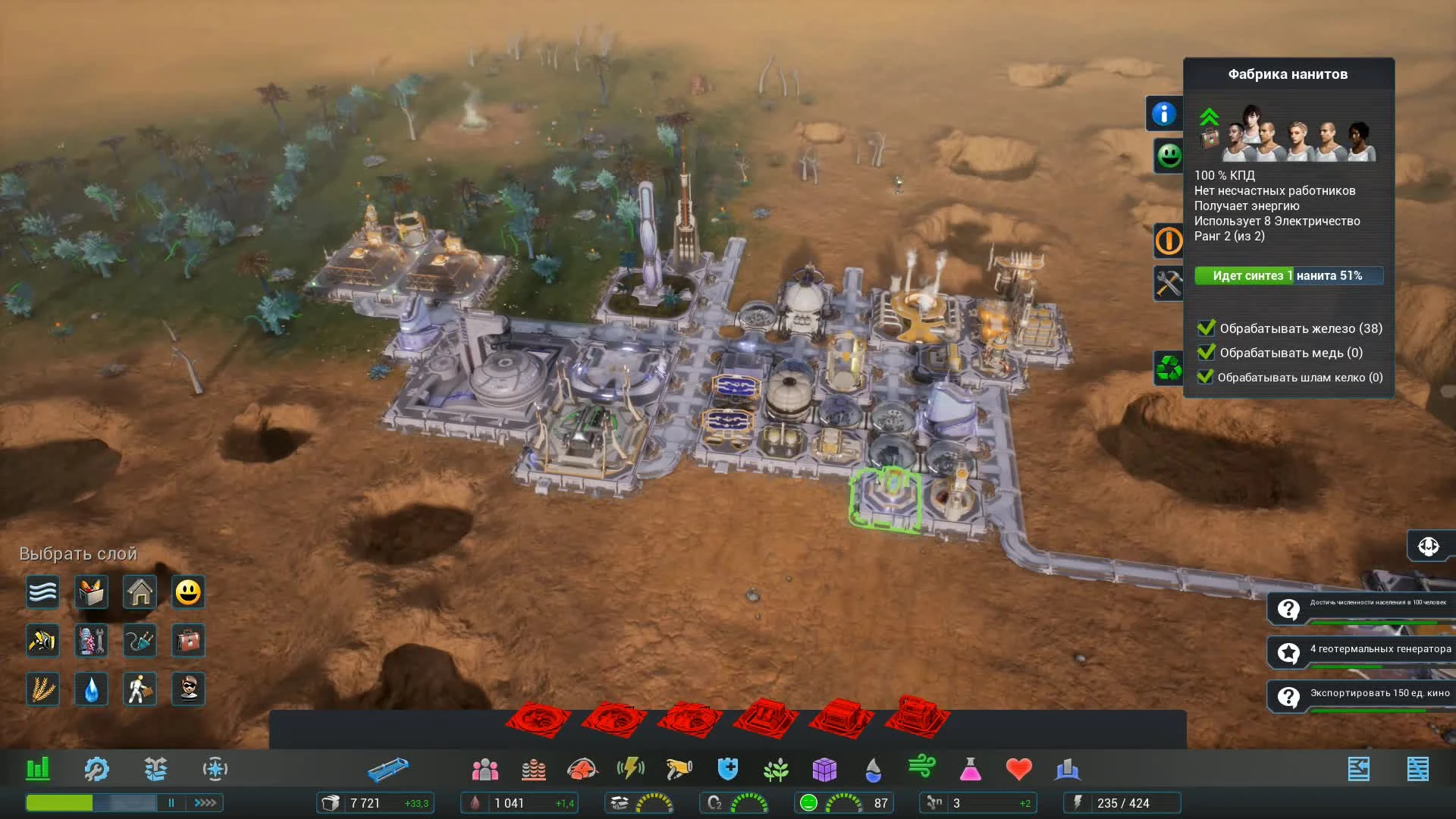Select the housing layer icon

tap(140, 592)
